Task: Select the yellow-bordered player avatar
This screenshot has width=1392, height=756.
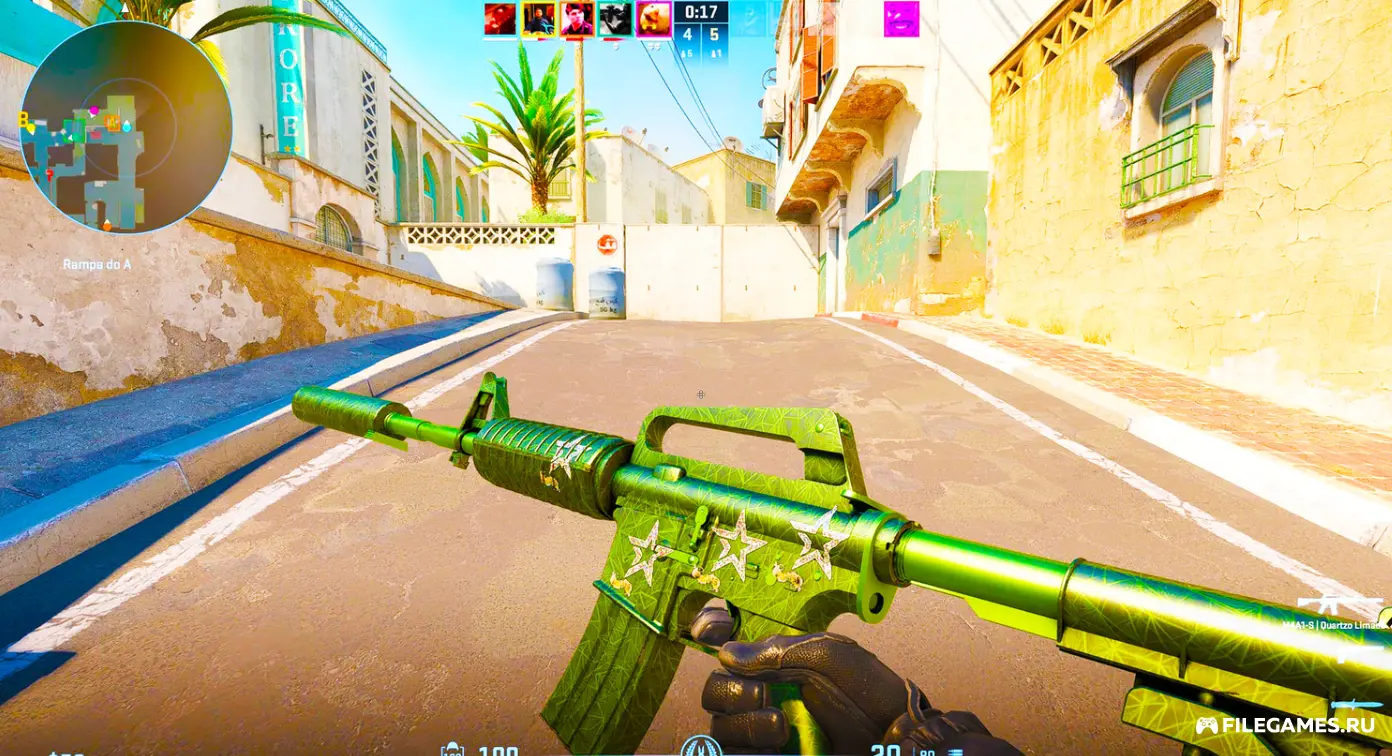Action: [538, 19]
